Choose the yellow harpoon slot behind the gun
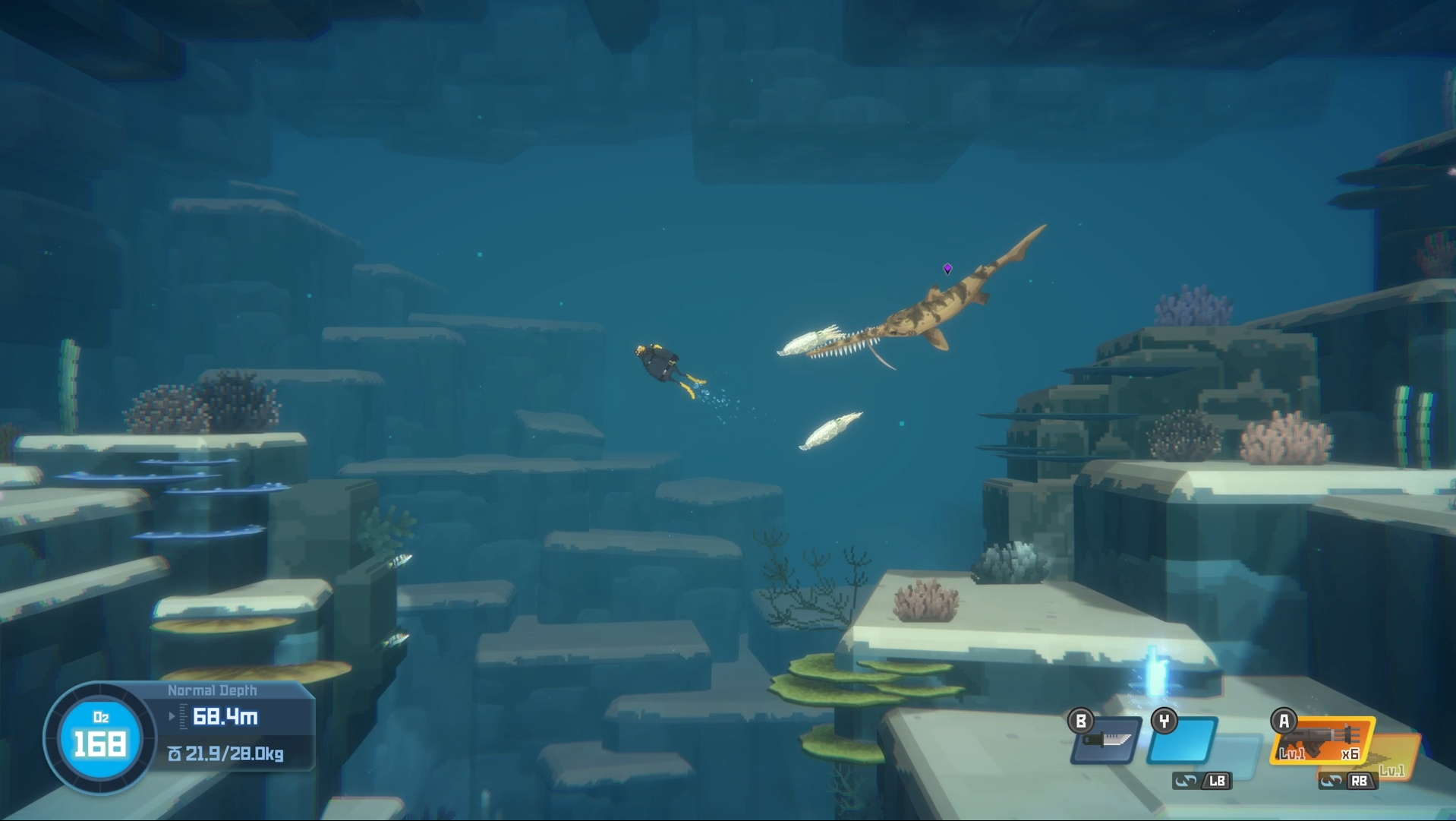The height and width of the screenshot is (821, 1456). [1399, 755]
